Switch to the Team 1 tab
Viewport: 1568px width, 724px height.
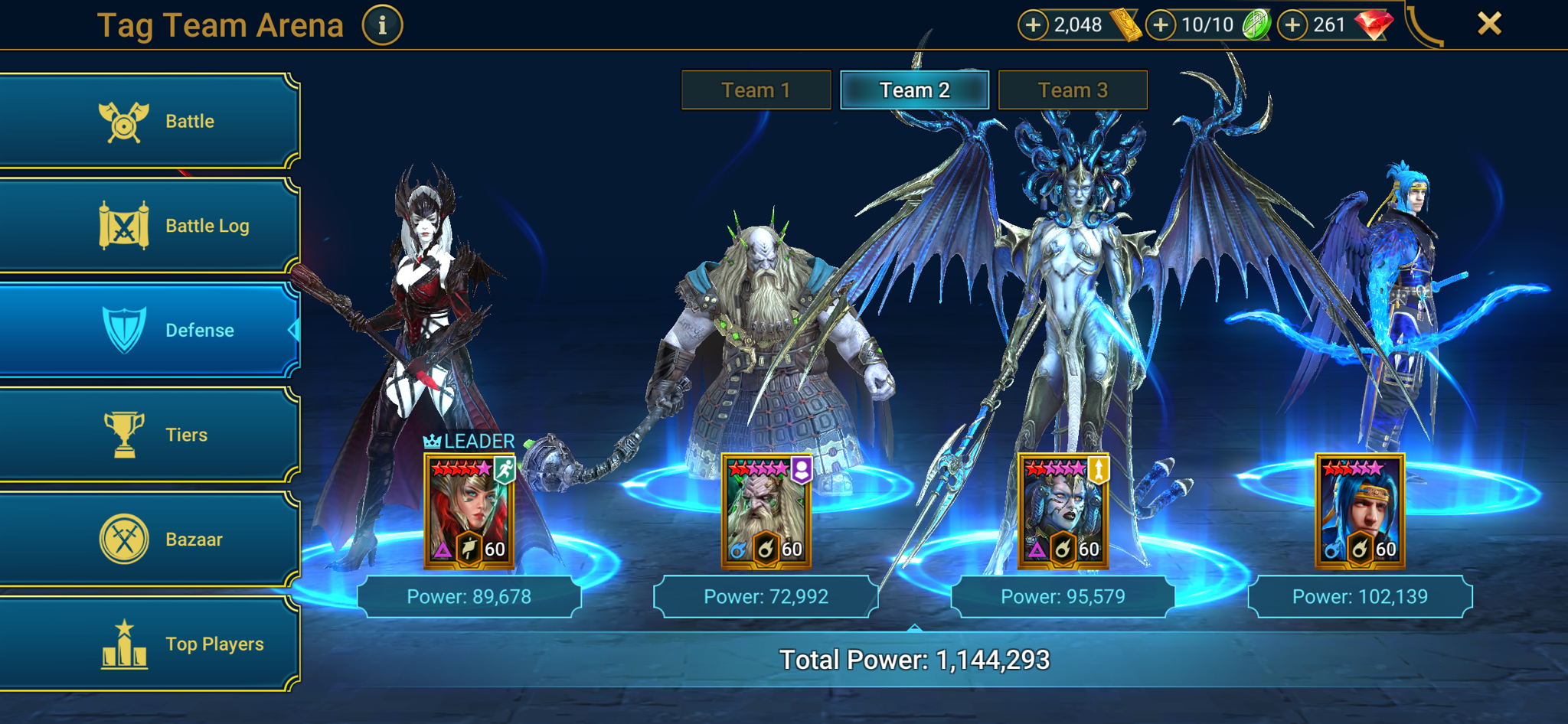tap(755, 90)
